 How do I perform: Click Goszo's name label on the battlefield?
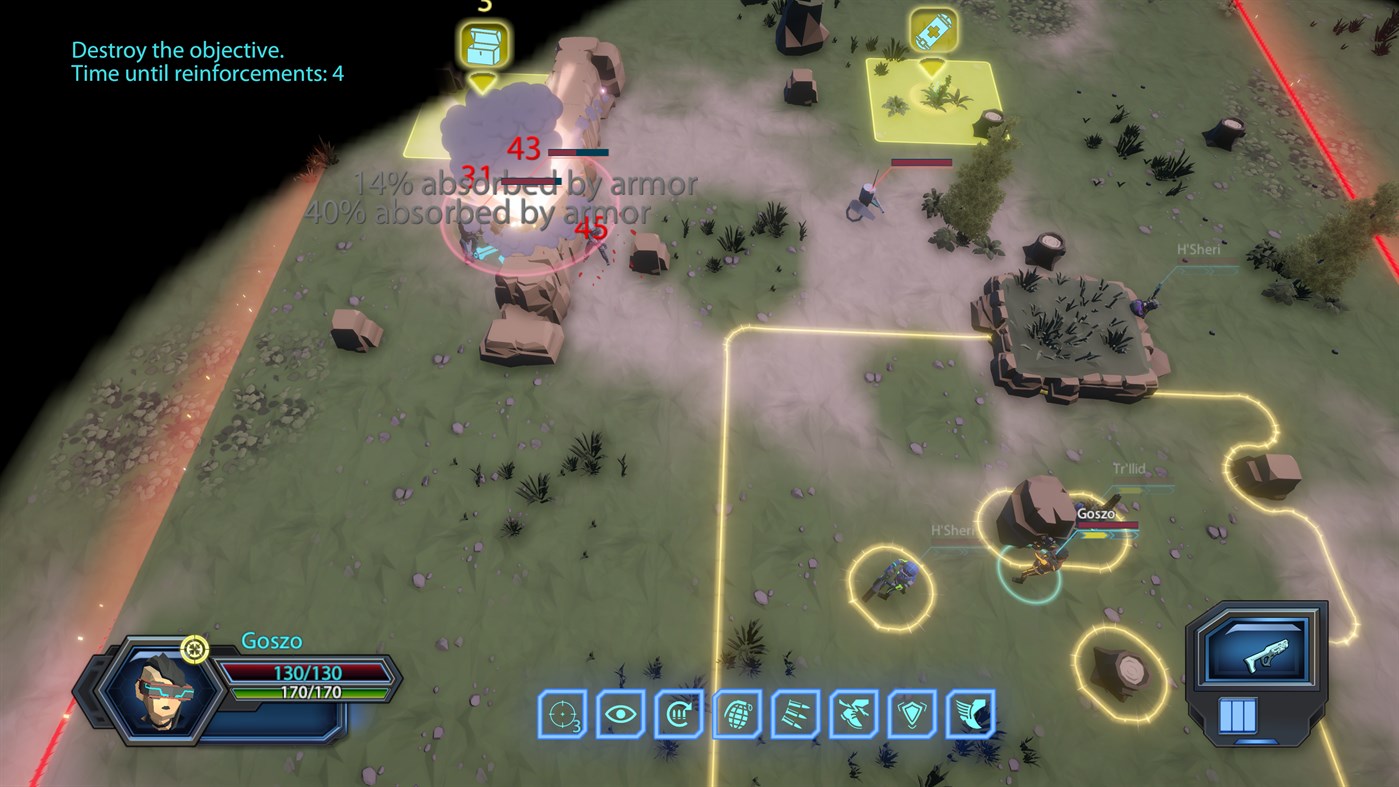(x=1096, y=511)
